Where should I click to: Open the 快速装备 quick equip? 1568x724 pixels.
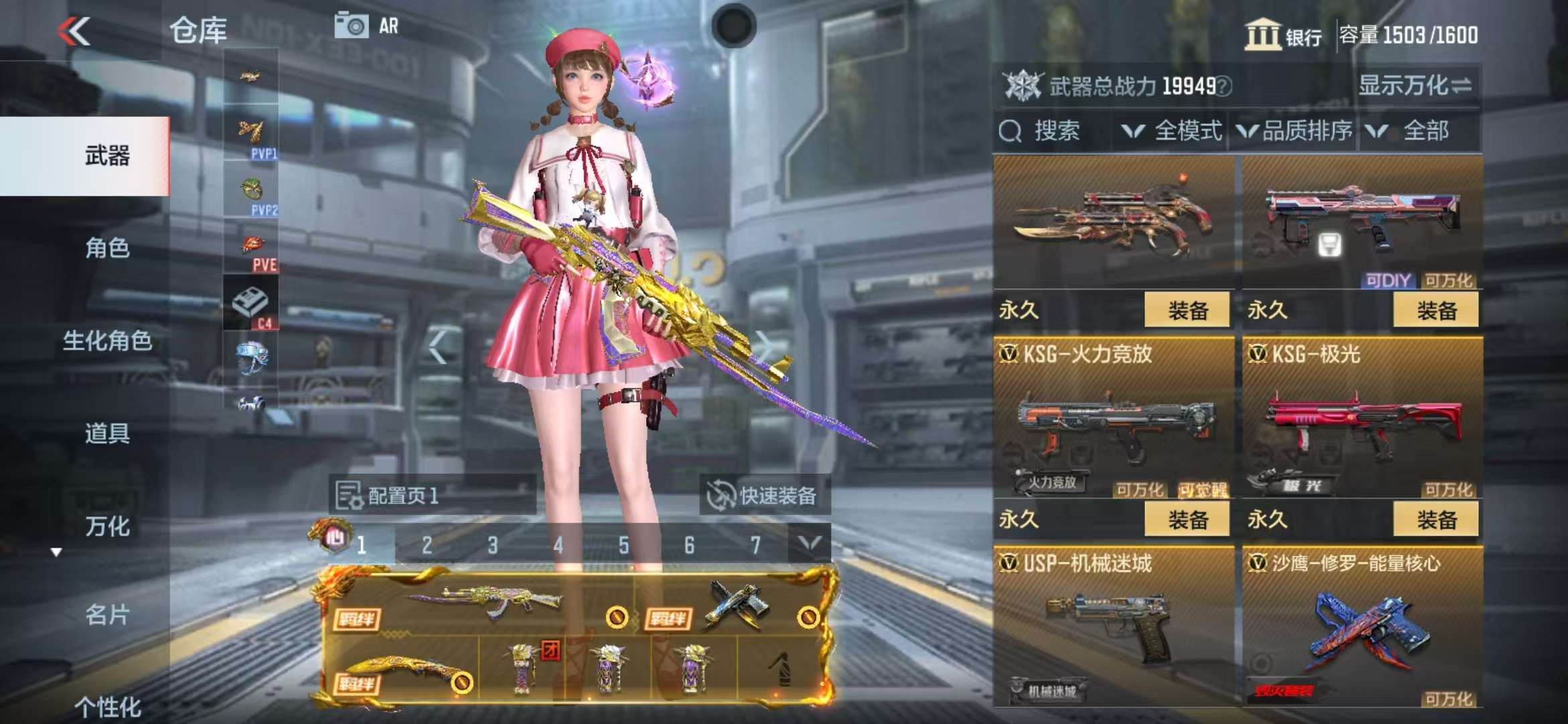764,496
